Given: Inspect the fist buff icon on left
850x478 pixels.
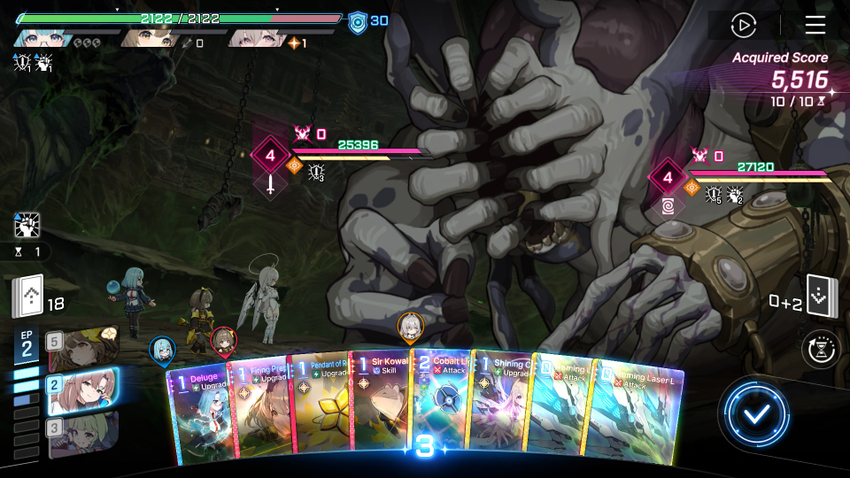Looking at the screenshot, I should (27, 225).
